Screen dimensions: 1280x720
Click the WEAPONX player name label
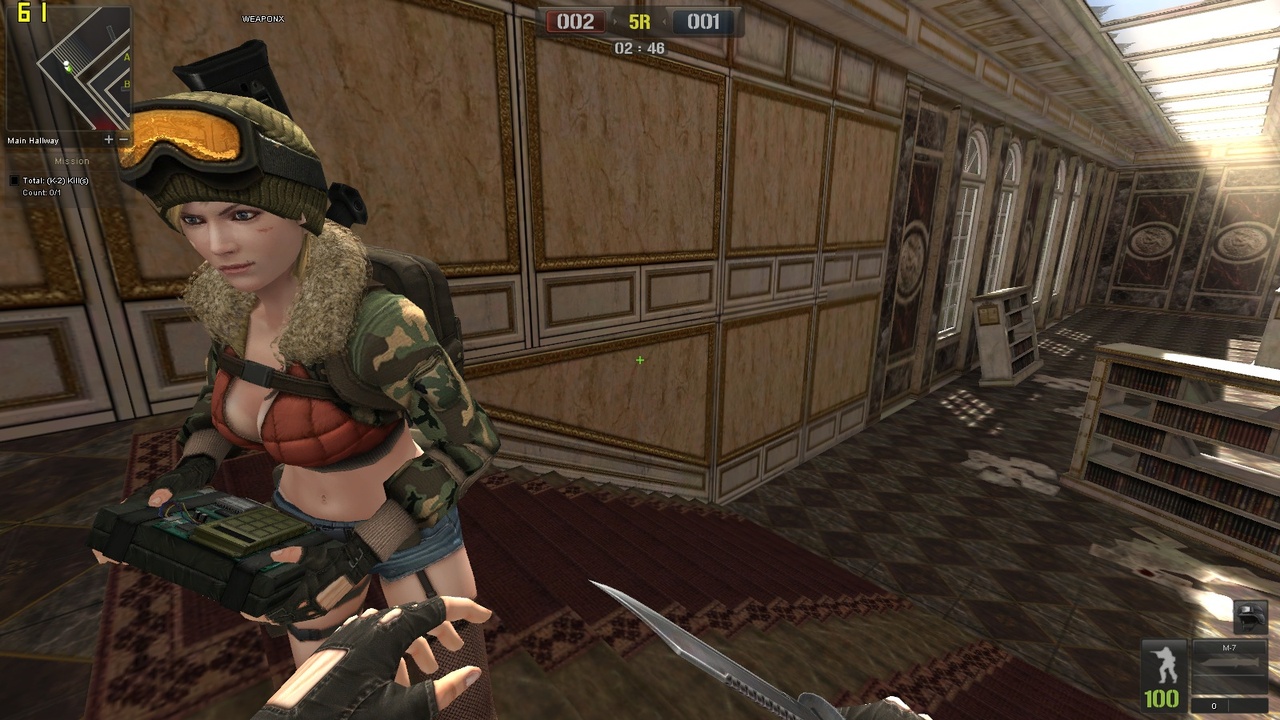click(262, 18)
